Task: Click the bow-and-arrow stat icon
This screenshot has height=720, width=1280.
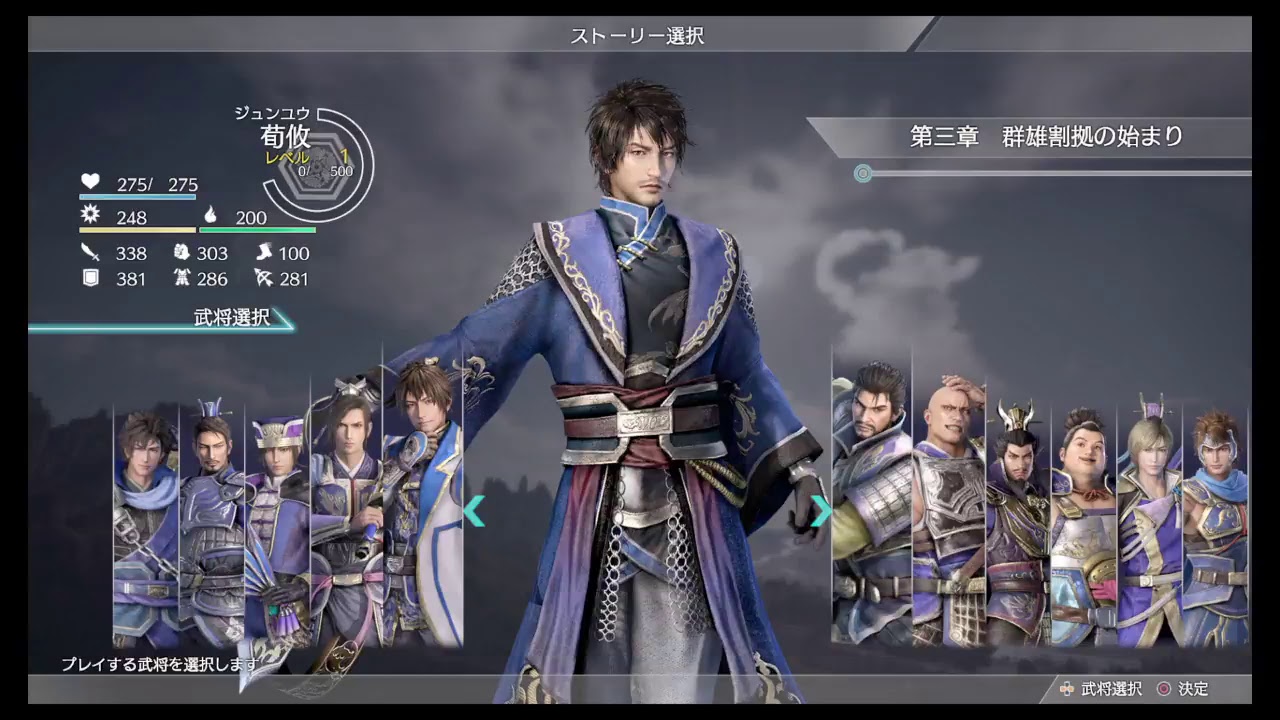Action: tap(263, 277)
